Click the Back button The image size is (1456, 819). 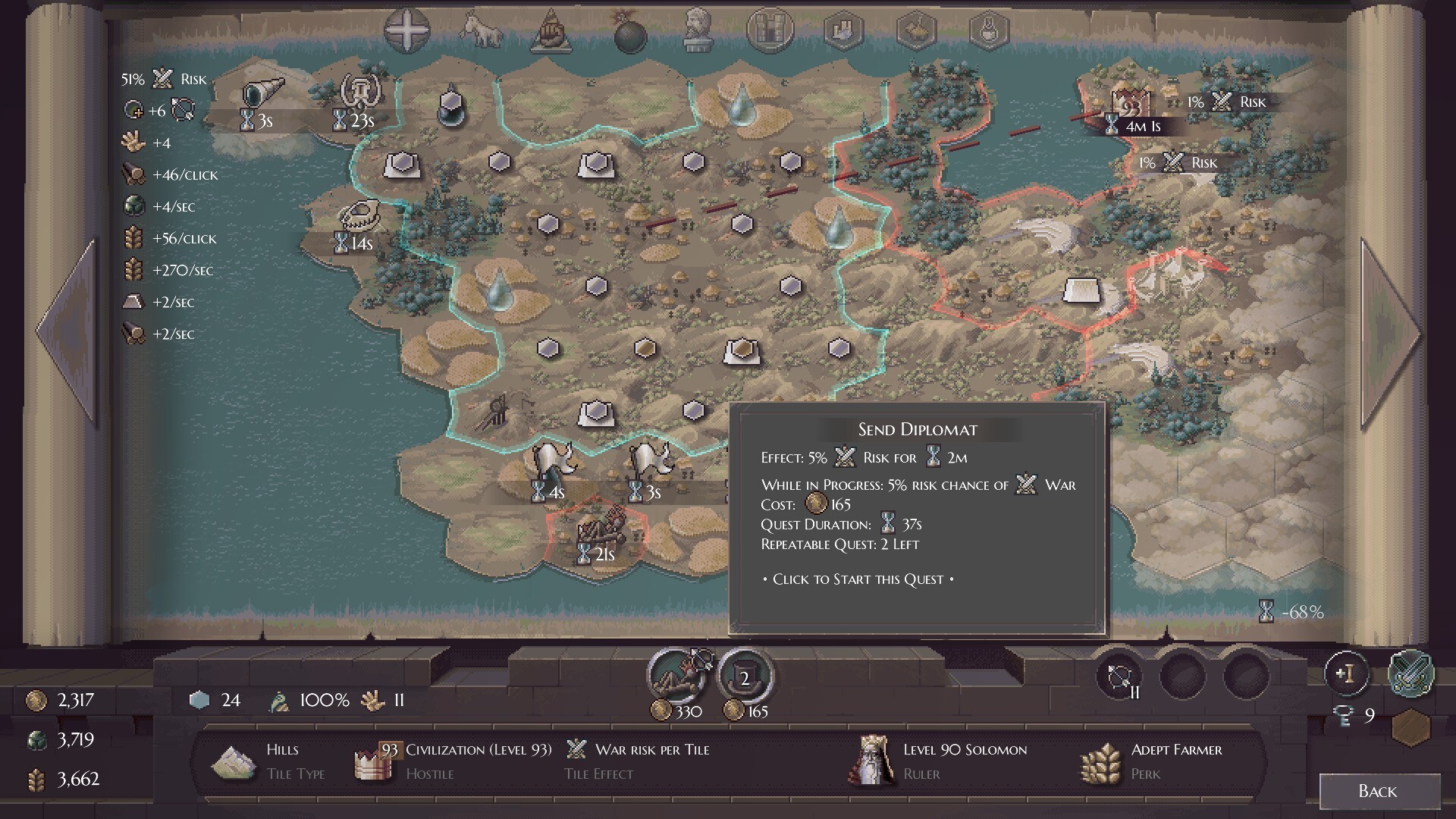click(x=1379, y=792)
